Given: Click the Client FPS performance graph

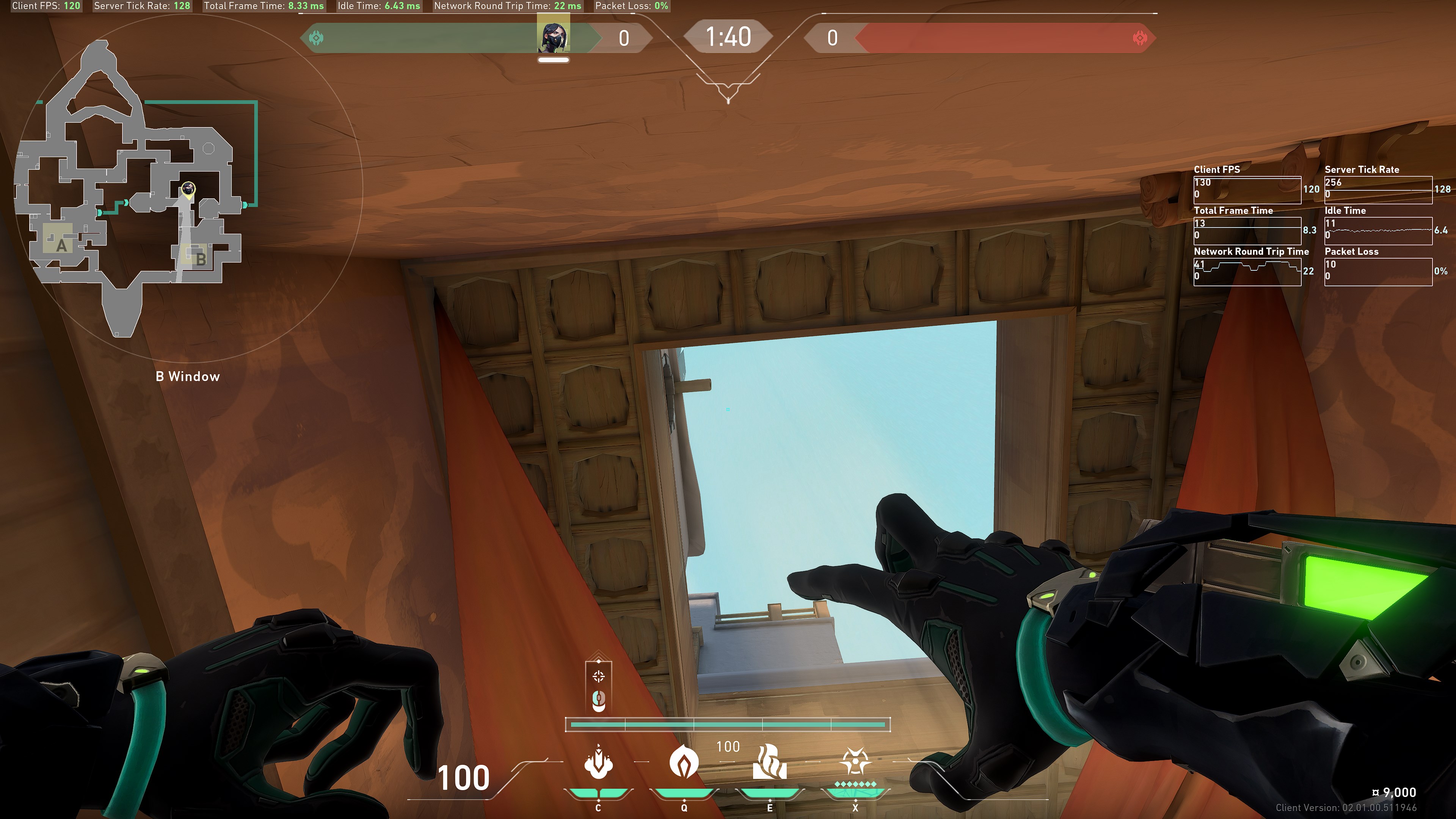Looking at the screenshot, I should click(1247, 190).
